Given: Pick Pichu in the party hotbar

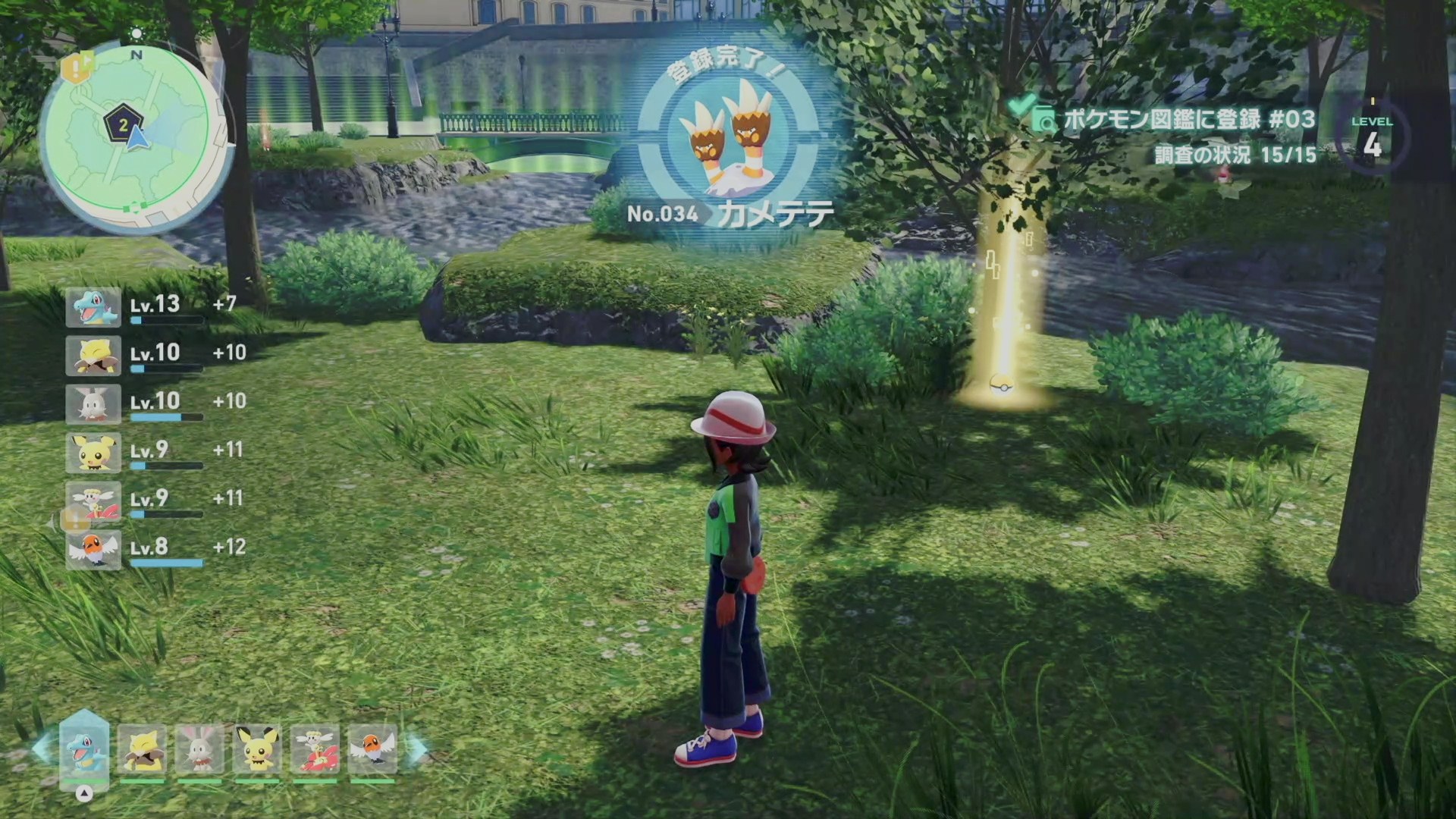Looking at the screenshot, I should pyautogui.click(x=257, y=748).
